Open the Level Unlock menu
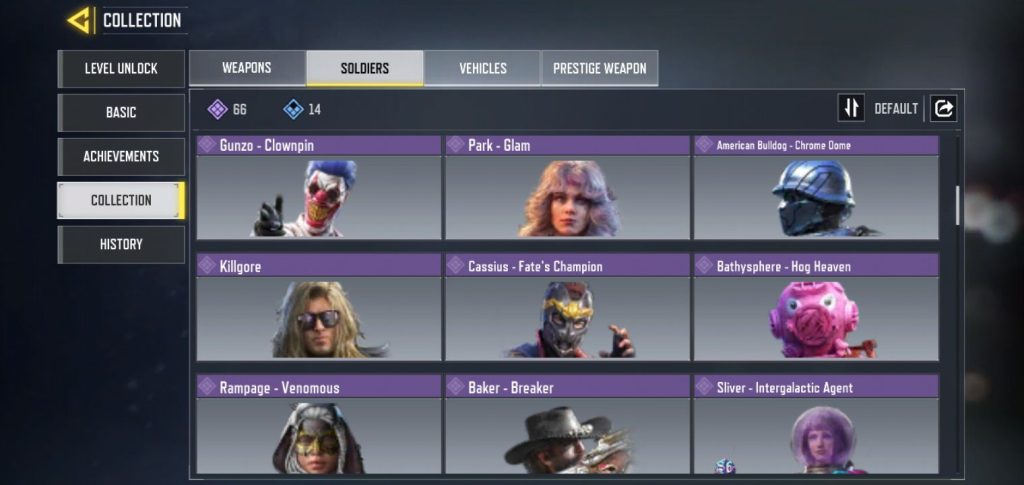The image size is (1024, 485). click(121, 69)
